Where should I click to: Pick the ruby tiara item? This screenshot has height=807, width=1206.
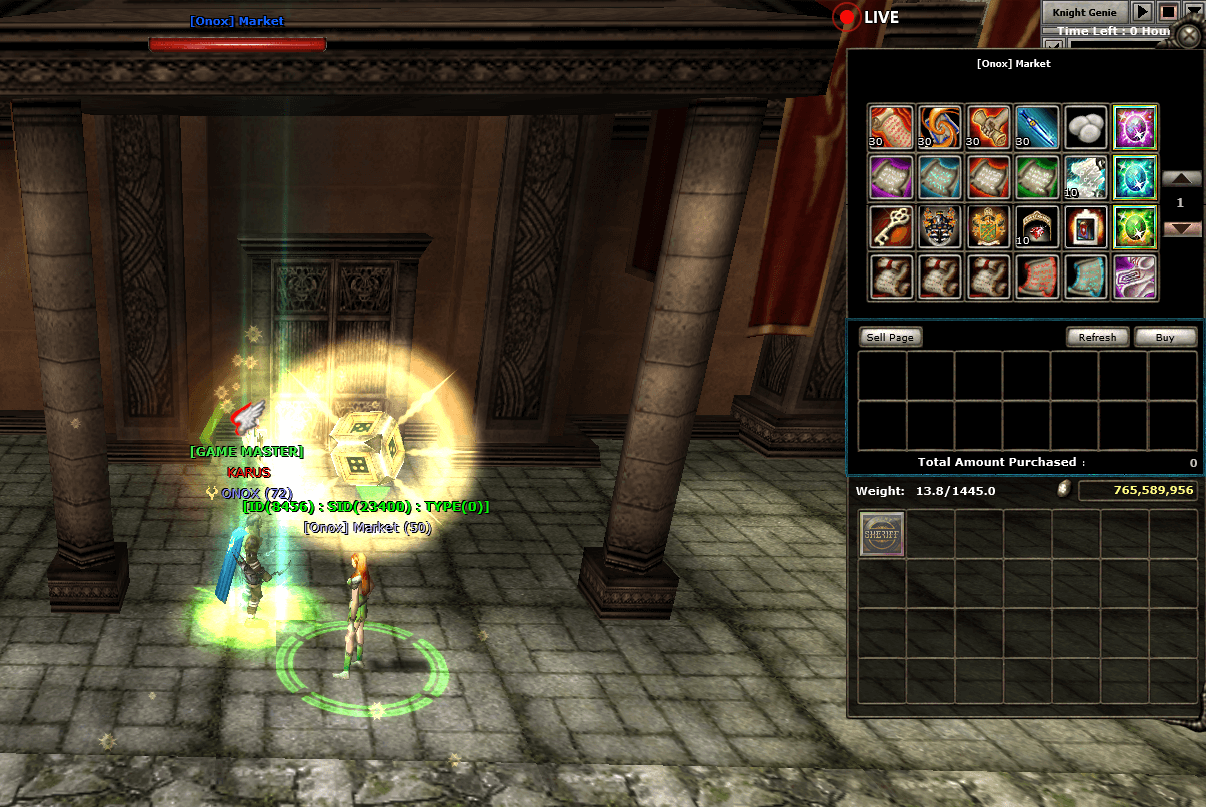tap(1037, 227)
